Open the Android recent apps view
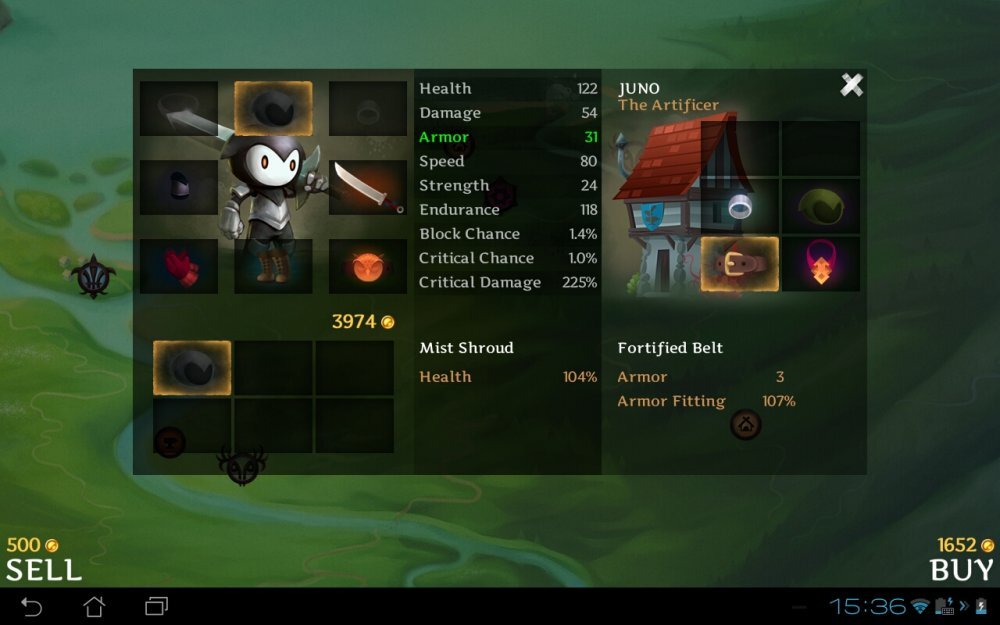Image resolution: width=1000 pixels, height=625 pixels. pos(157,606)
